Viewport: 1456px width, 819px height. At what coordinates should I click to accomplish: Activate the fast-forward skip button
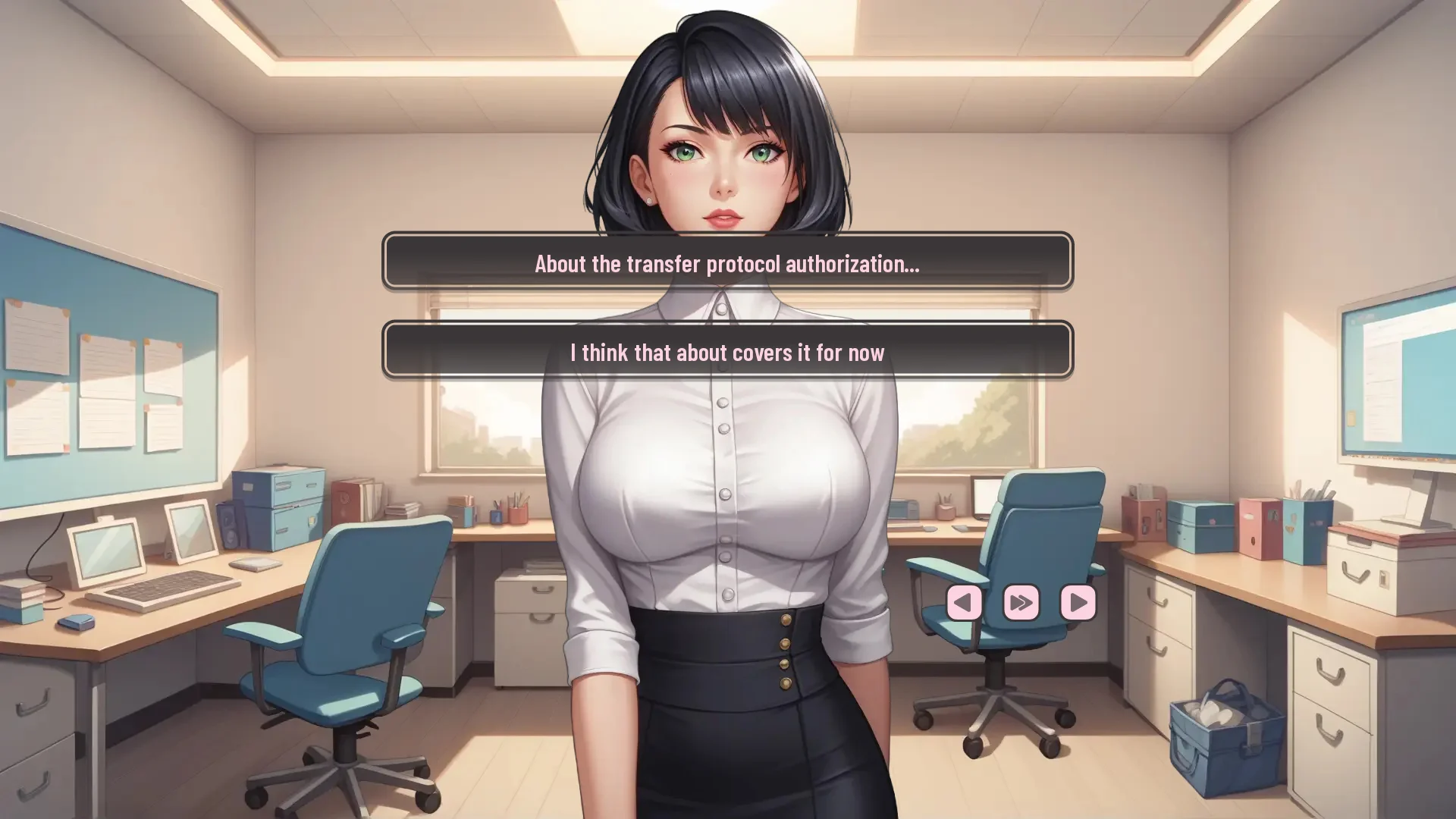(x=1021, y=603)
